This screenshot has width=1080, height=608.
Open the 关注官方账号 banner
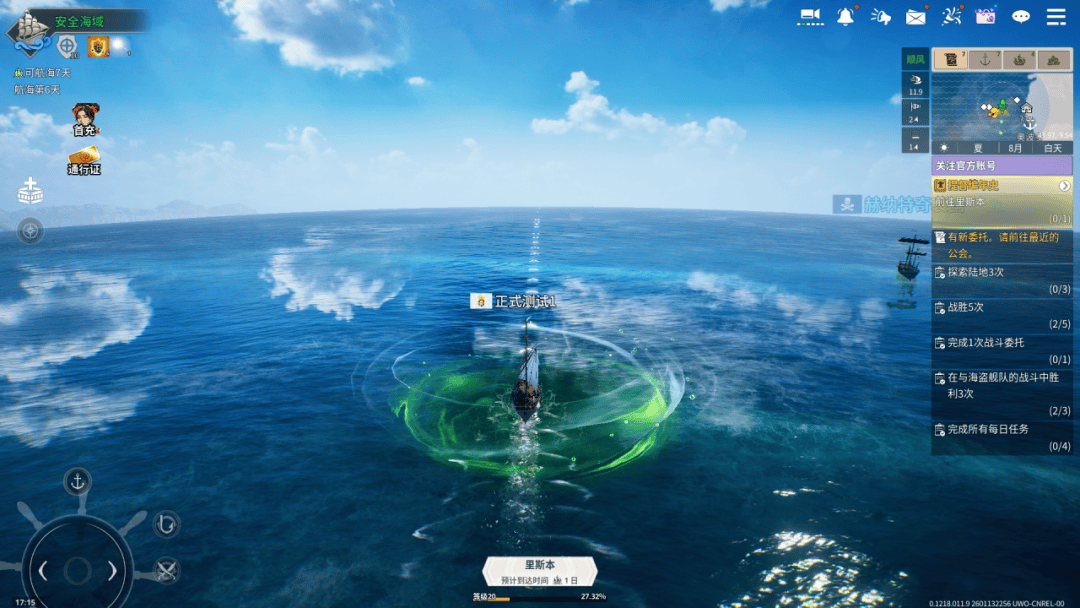coord(1002,165)
